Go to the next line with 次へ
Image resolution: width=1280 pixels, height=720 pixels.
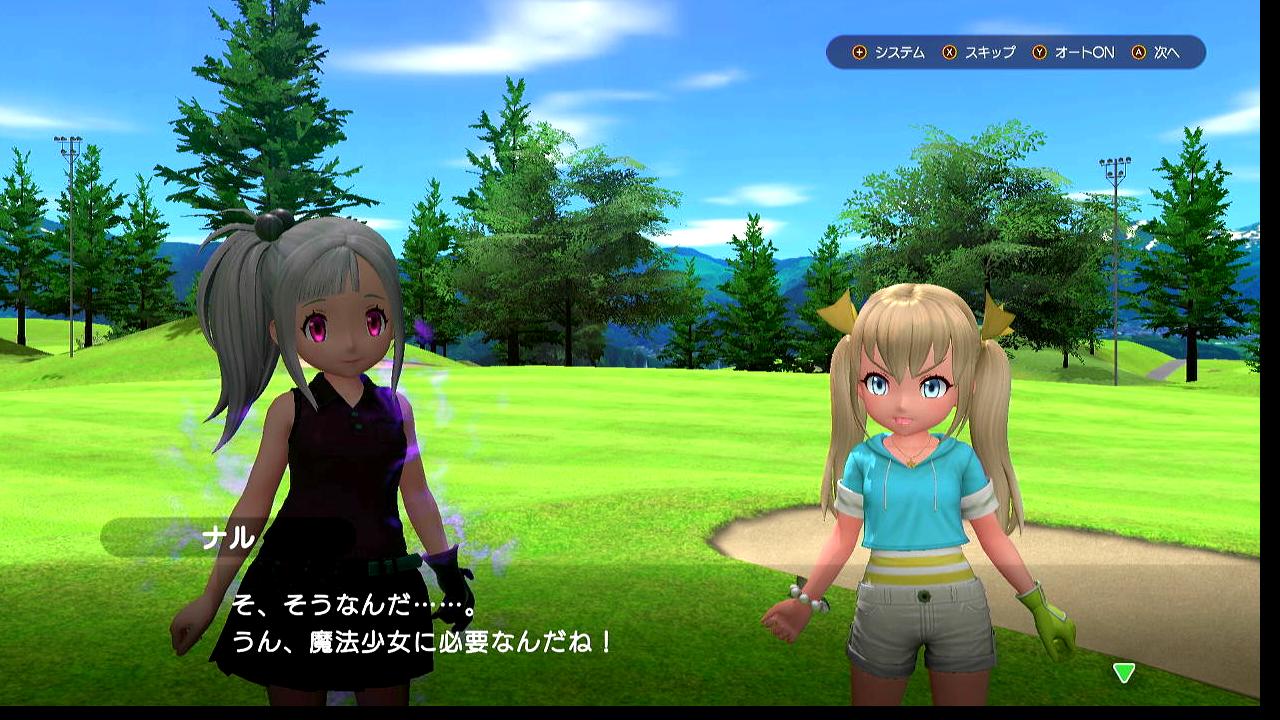[1156, 52]
